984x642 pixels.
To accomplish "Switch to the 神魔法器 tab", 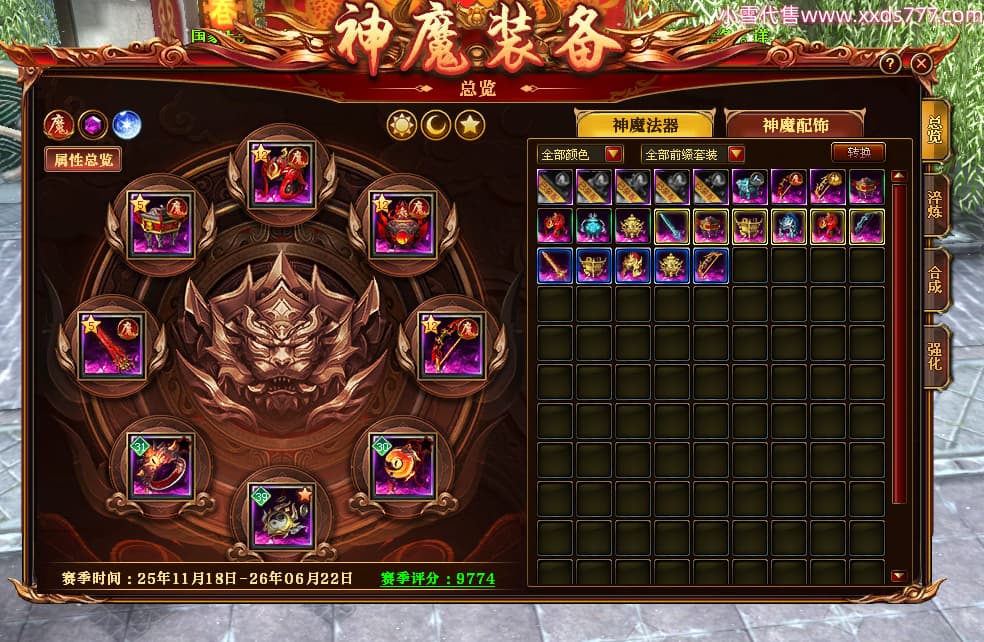I will point(645,124).
